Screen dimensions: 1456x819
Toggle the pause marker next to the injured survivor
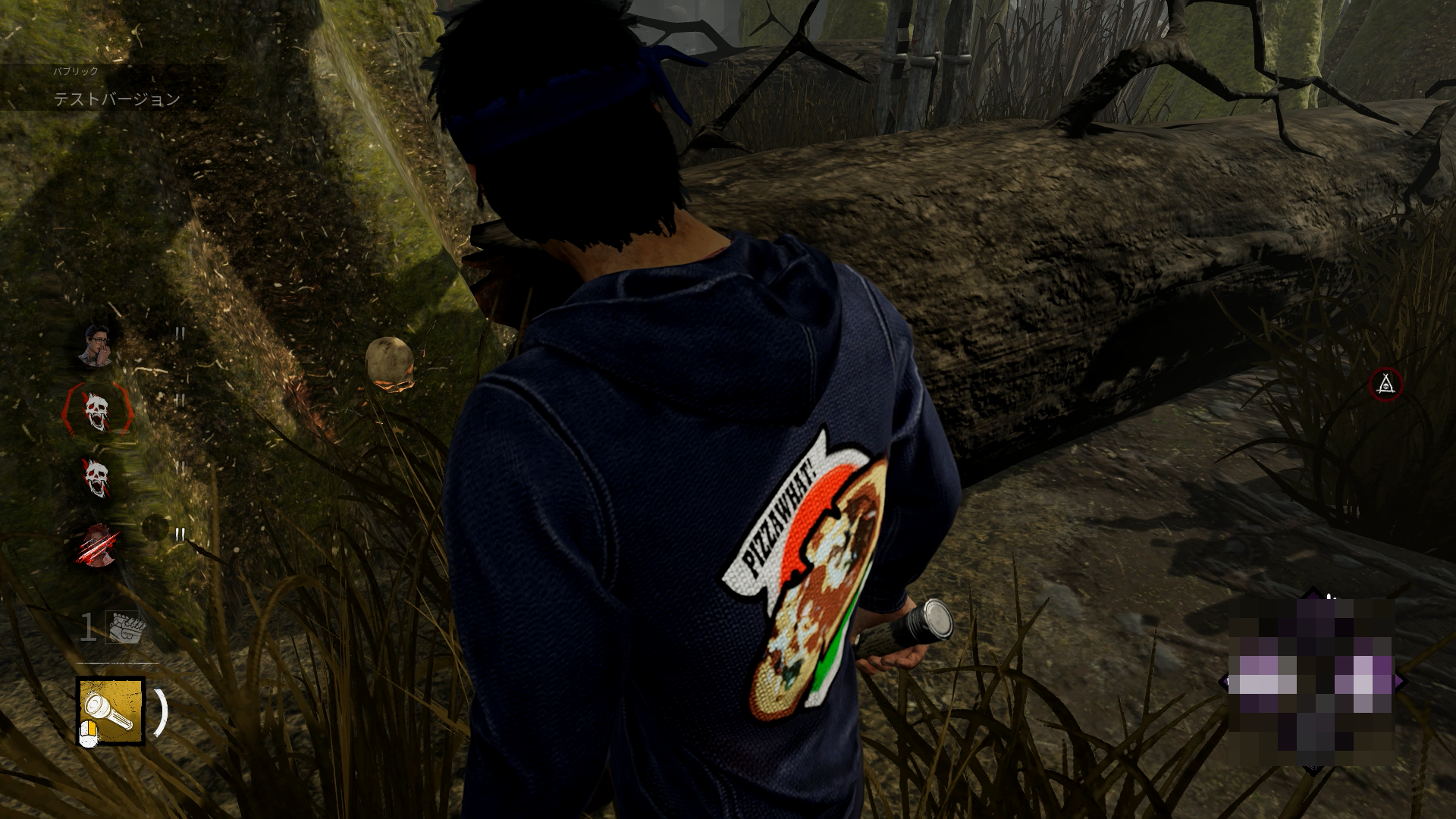click(180, 535)
